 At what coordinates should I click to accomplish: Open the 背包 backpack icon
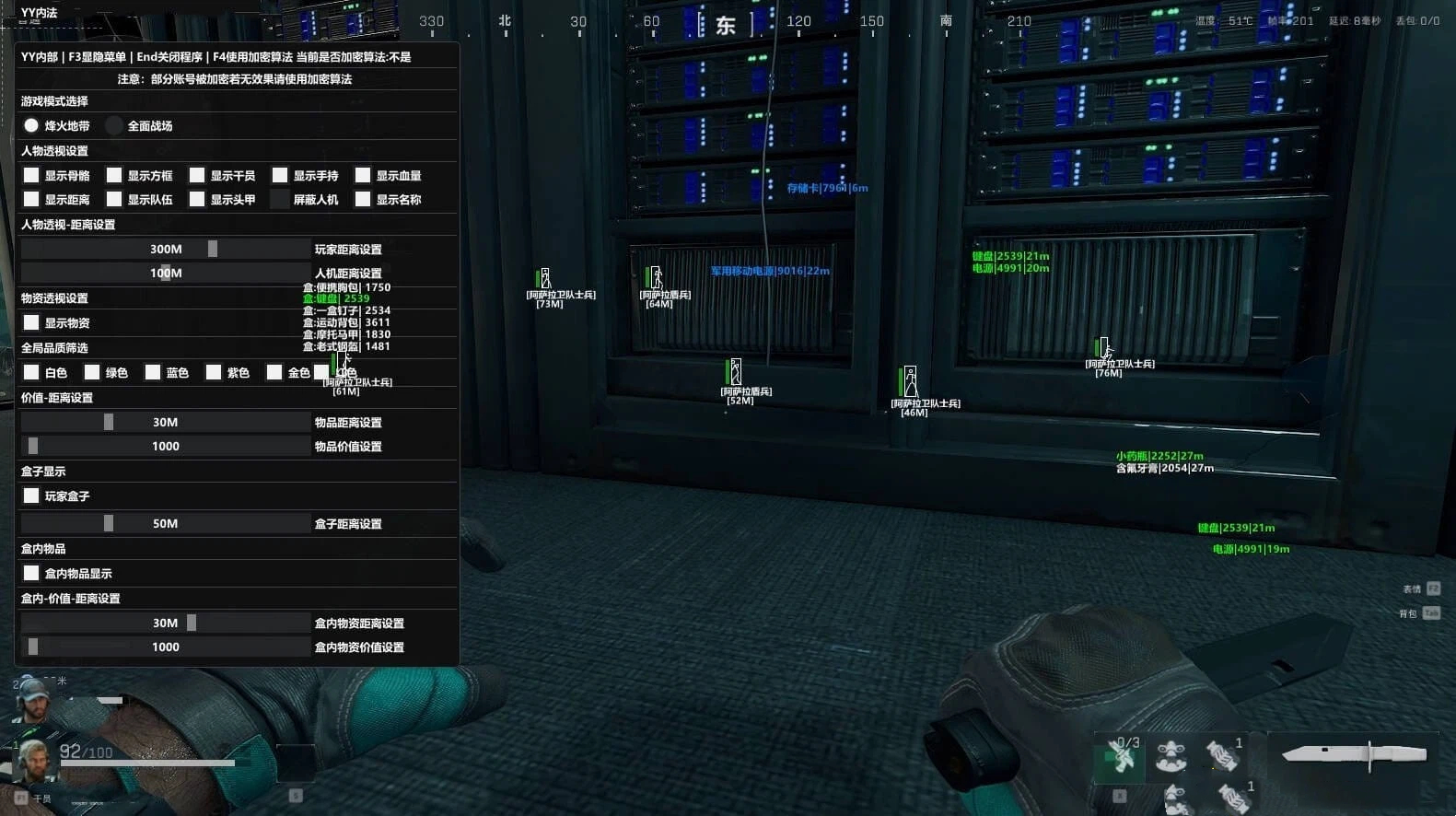1413,612
